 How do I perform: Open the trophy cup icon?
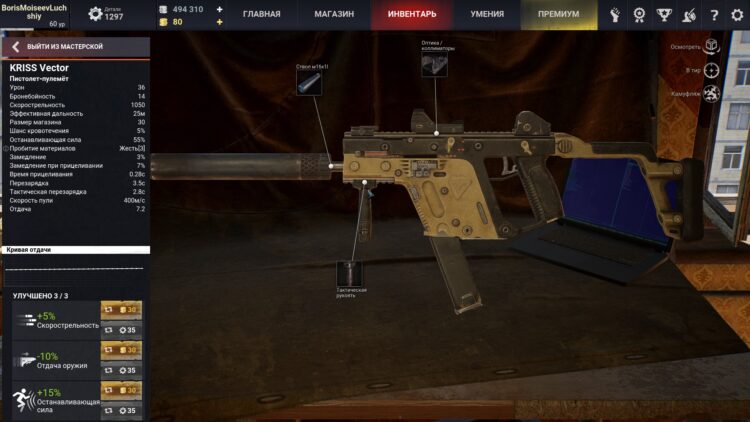pyautogui.click(x=665, y=15)
